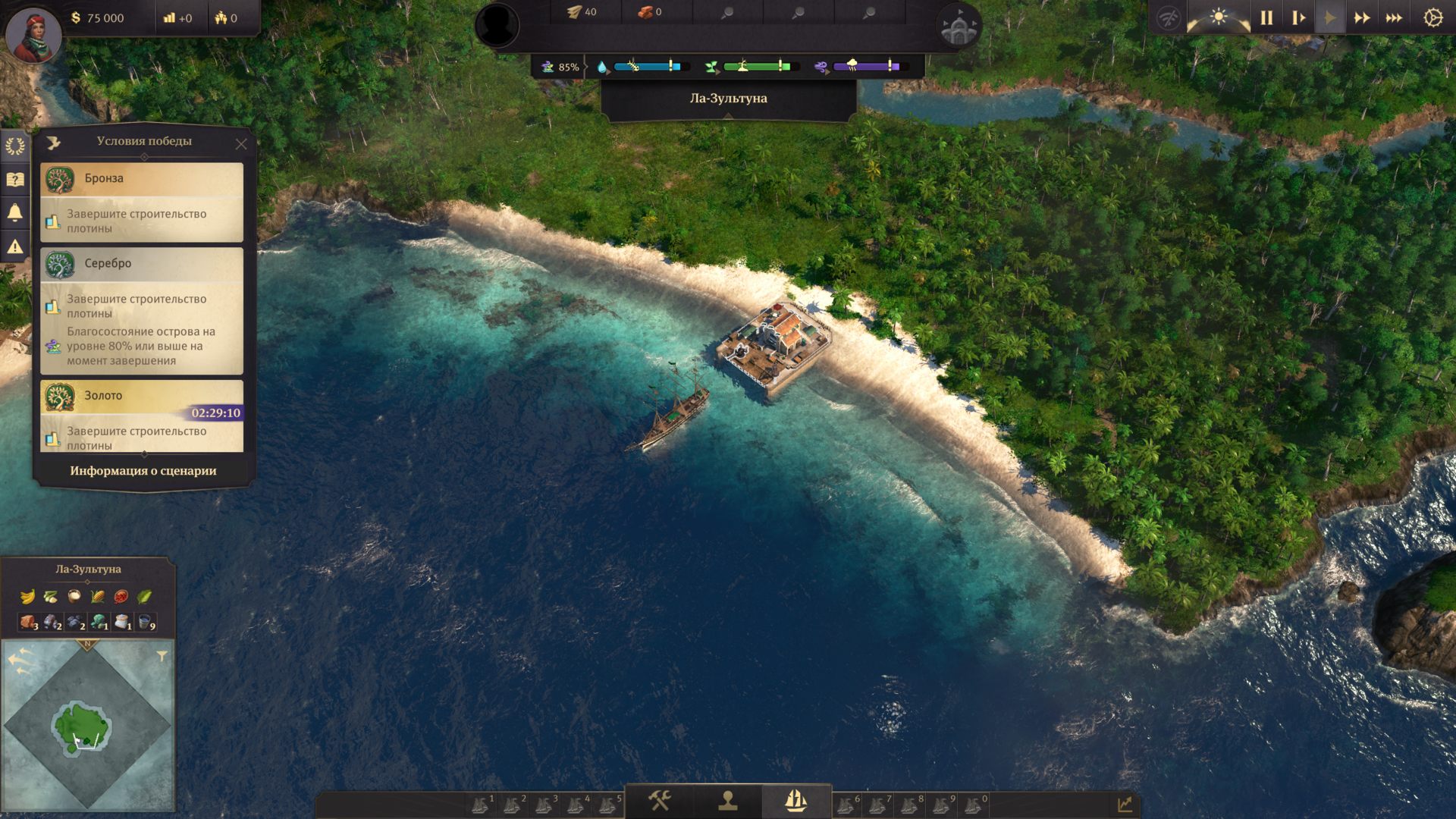1456x819 pixels.
Task: Set game speed to normal play
Action: pyautogui.click(x=1330, y=17)
